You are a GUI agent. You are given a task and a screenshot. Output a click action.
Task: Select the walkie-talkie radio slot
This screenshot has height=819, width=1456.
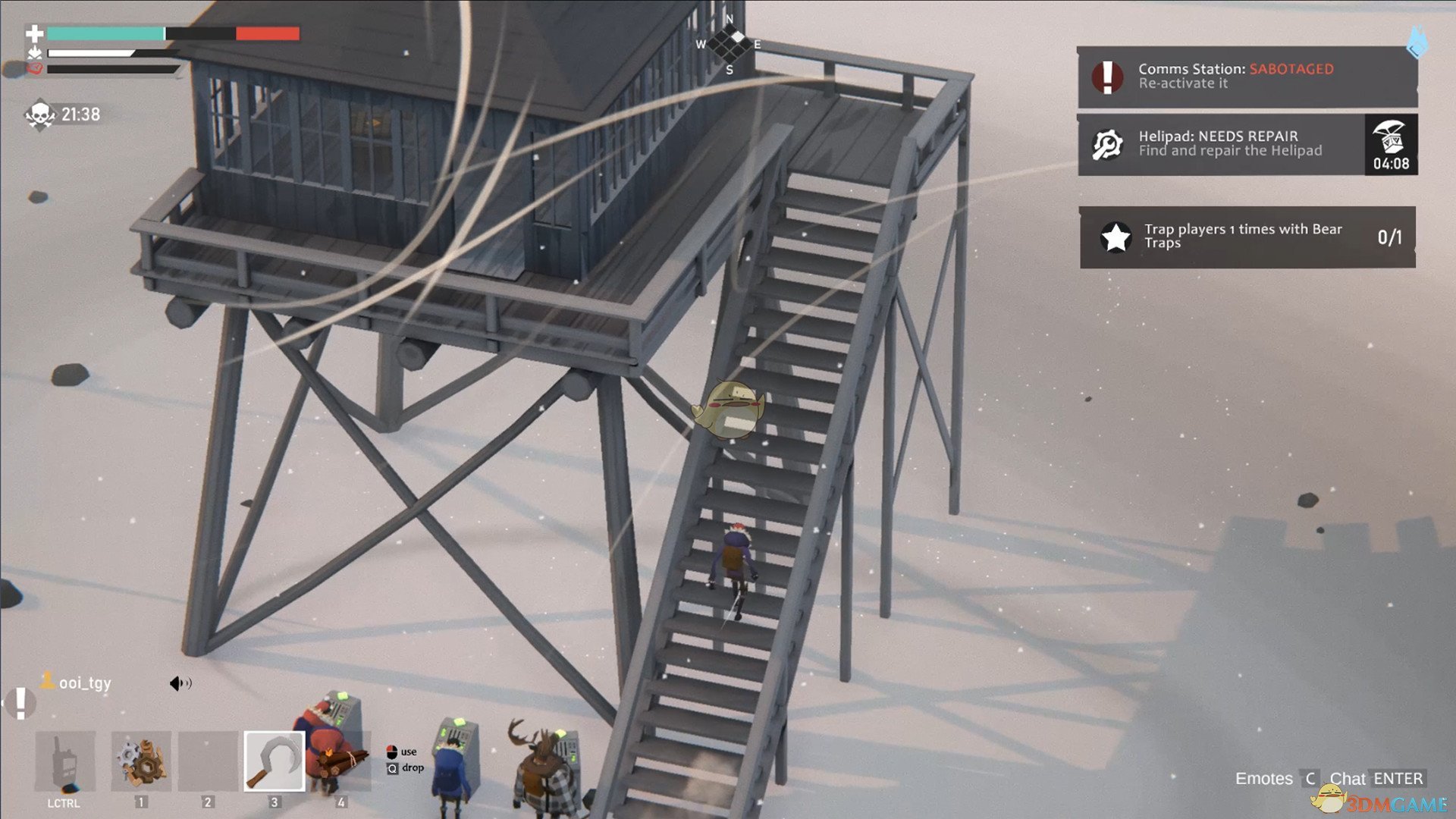coord(65,761)
